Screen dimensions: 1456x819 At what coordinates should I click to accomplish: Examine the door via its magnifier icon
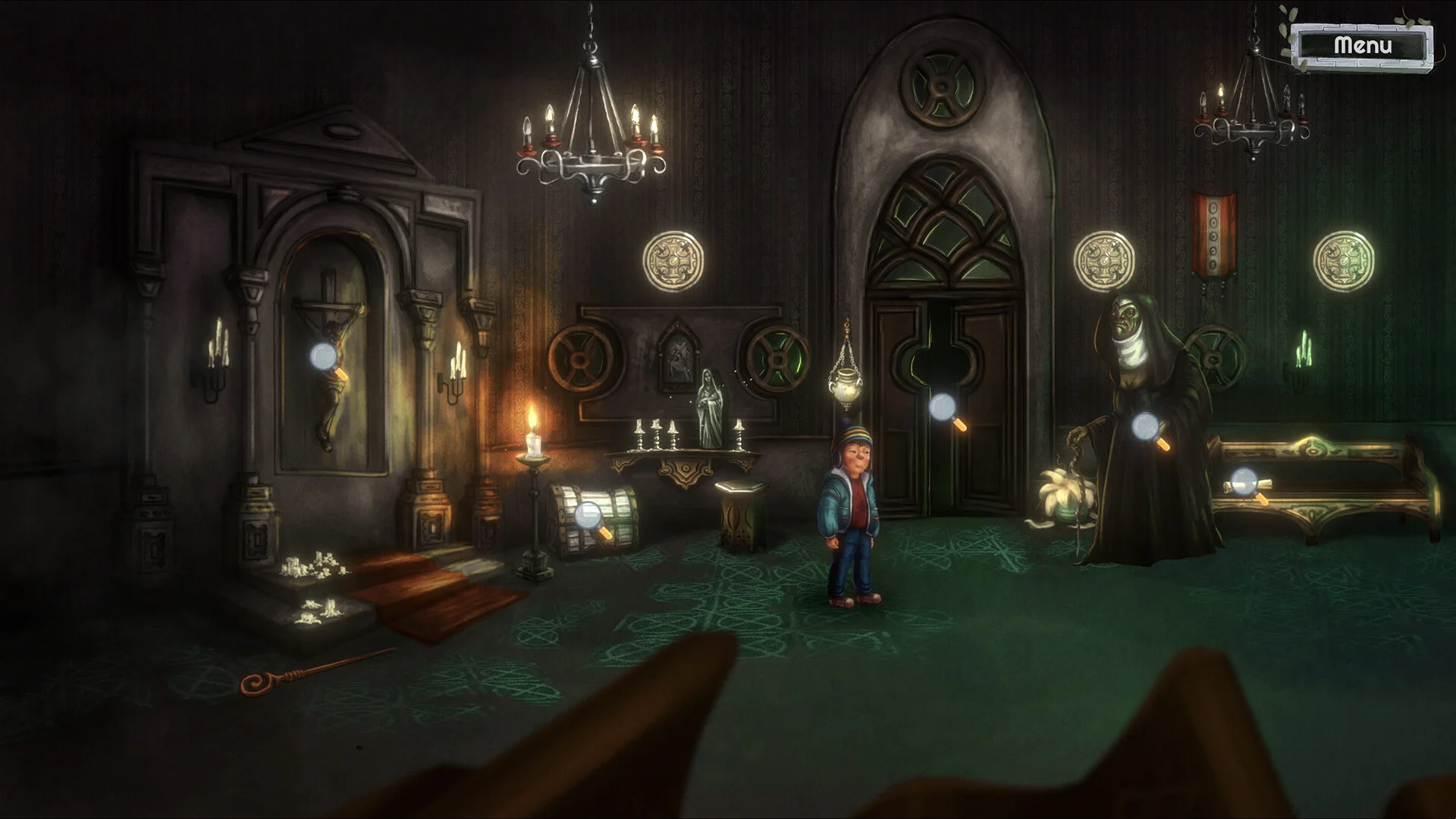[943, 408]
